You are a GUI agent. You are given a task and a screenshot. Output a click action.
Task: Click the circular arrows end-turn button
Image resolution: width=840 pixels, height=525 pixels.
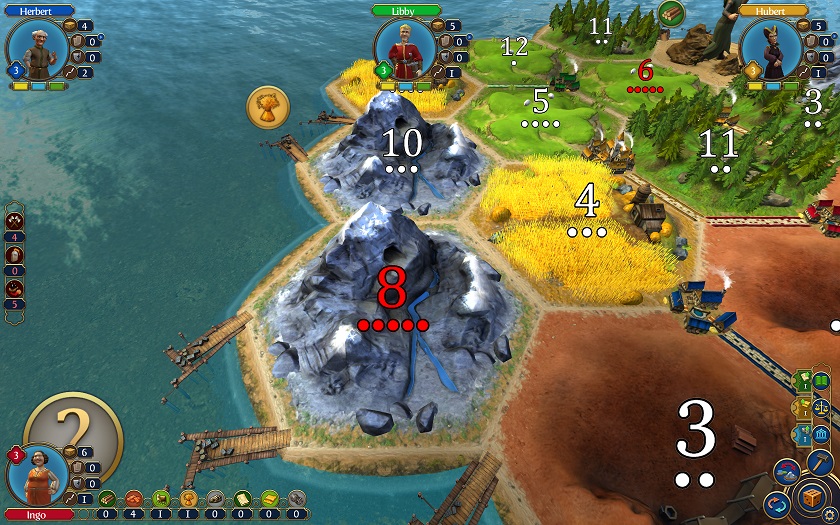click(774, 501)
